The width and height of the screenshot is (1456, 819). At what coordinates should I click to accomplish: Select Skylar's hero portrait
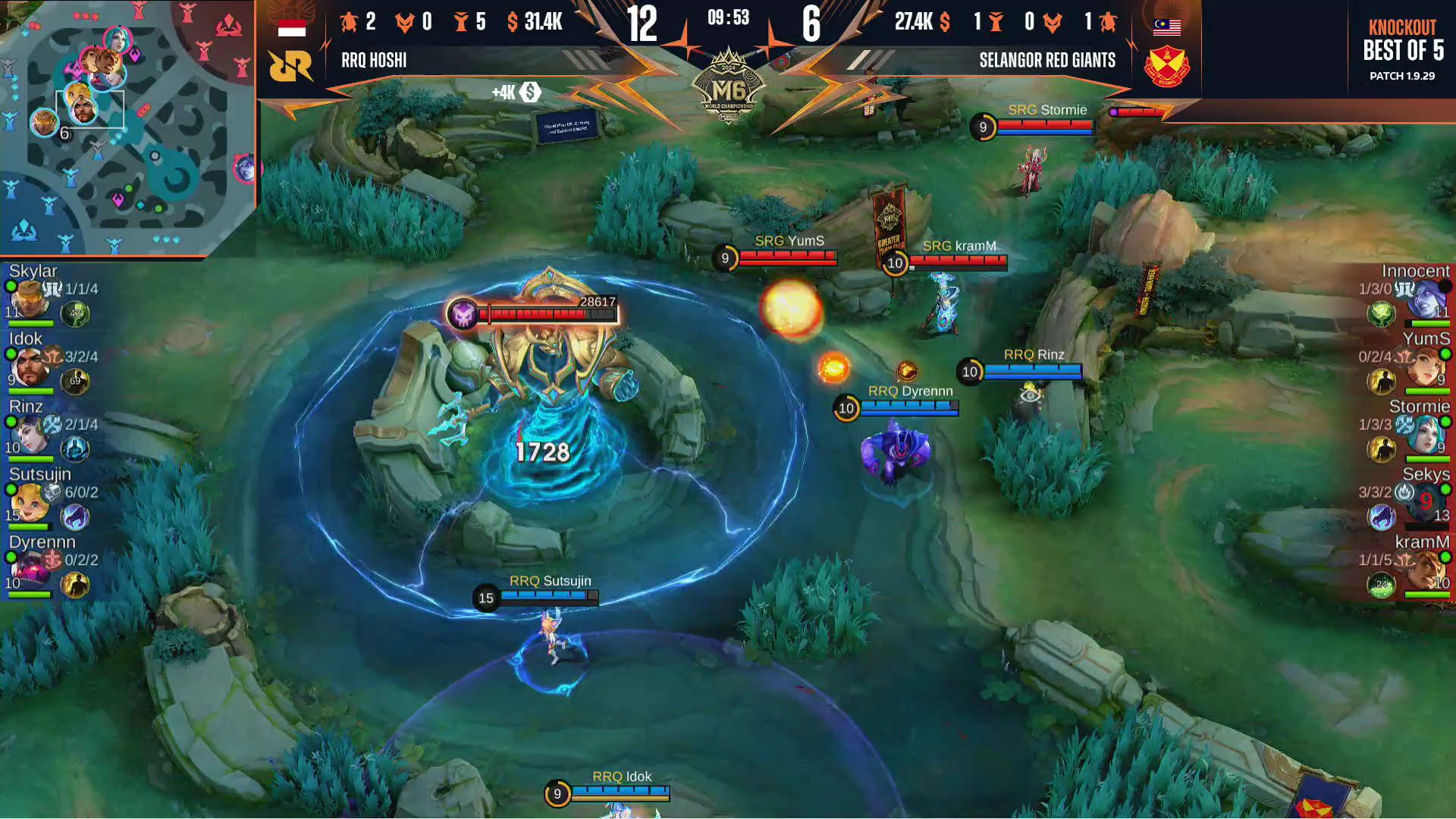pos(30,300)
